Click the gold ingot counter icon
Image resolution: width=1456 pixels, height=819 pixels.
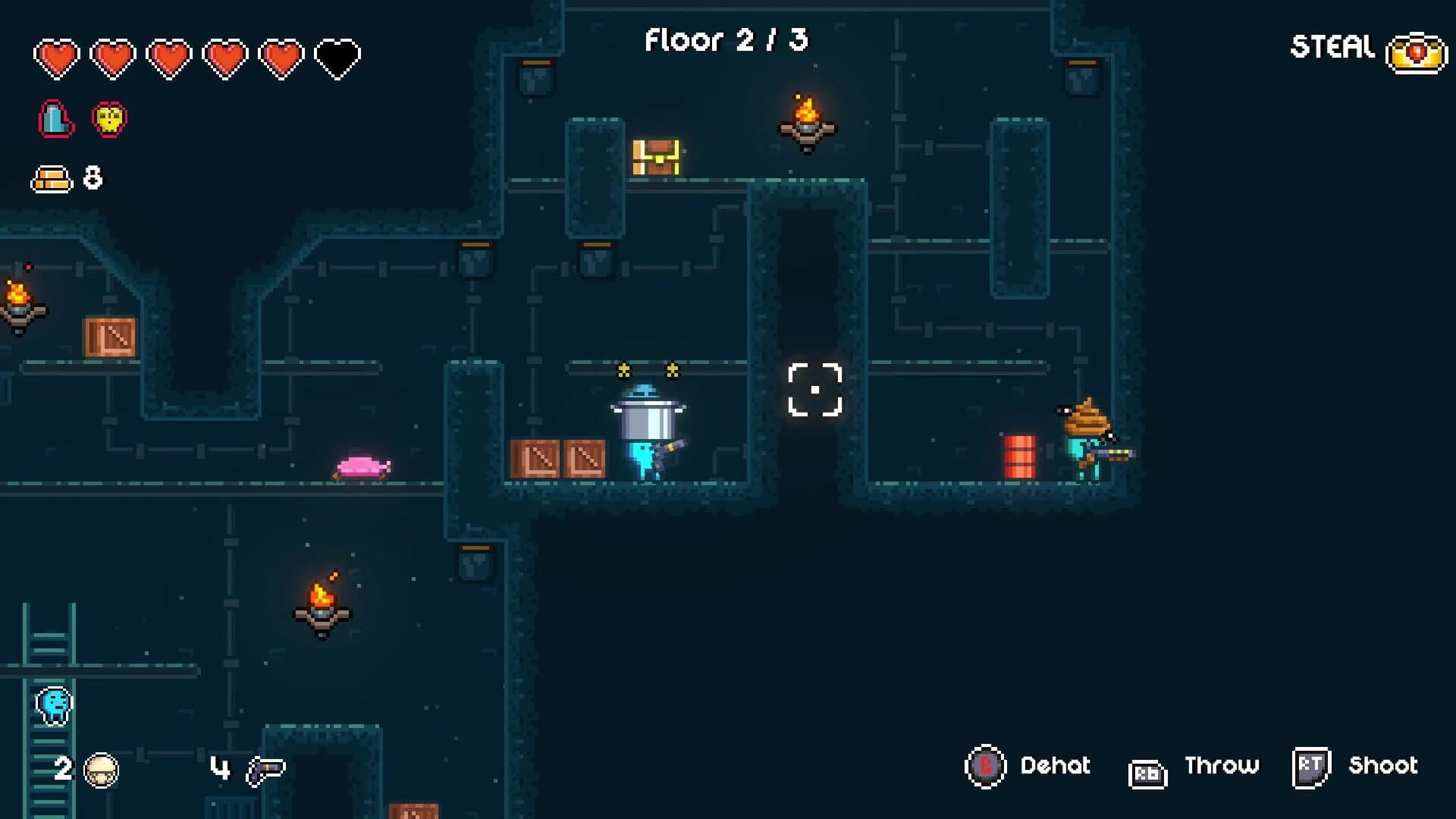(x=51, y=178)
